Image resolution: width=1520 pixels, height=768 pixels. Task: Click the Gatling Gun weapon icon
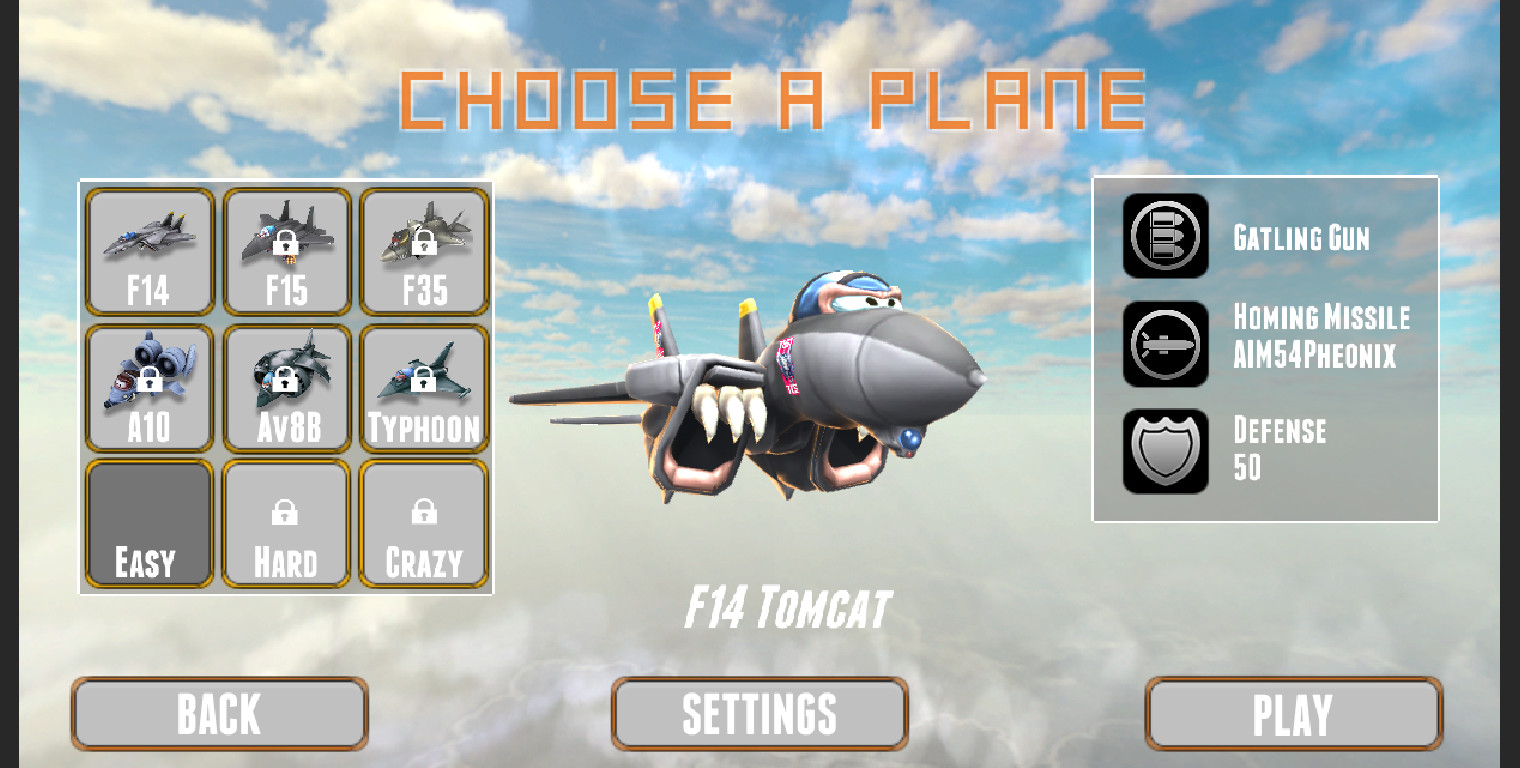coord(1165,238)
